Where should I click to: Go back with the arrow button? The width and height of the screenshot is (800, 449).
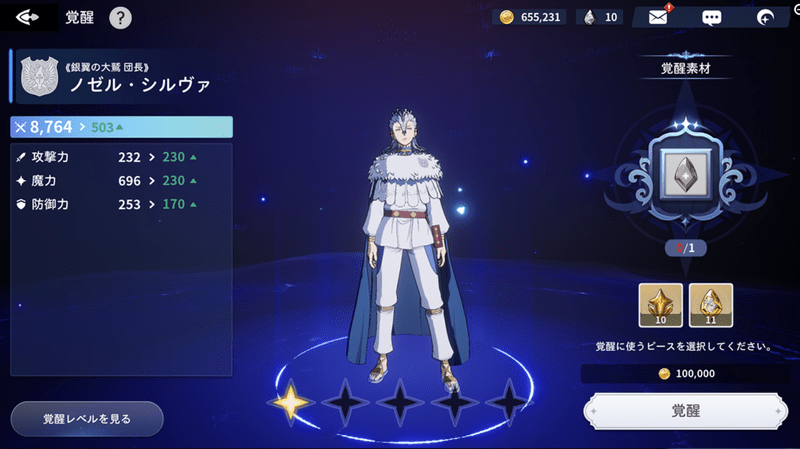[x=27, y=17]
